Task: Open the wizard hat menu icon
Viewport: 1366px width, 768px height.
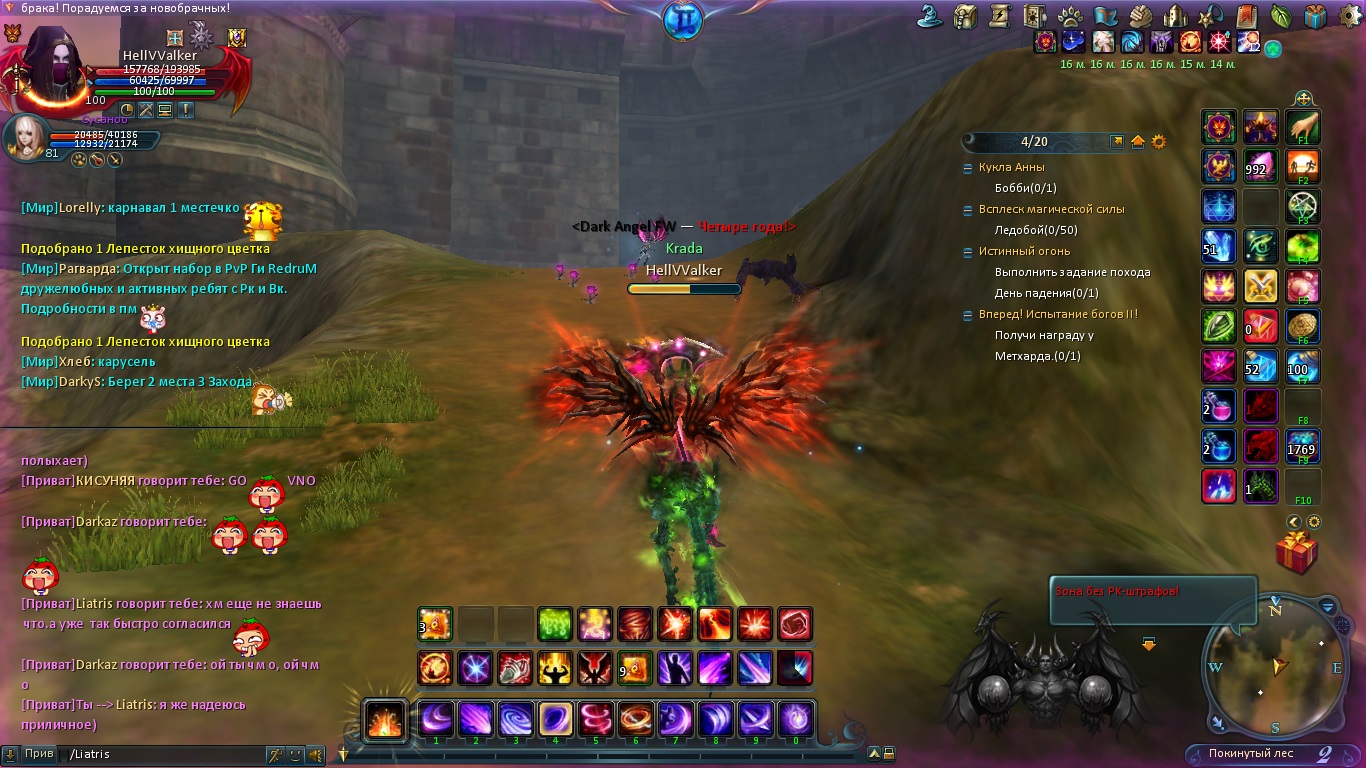Action: (932, 16)
